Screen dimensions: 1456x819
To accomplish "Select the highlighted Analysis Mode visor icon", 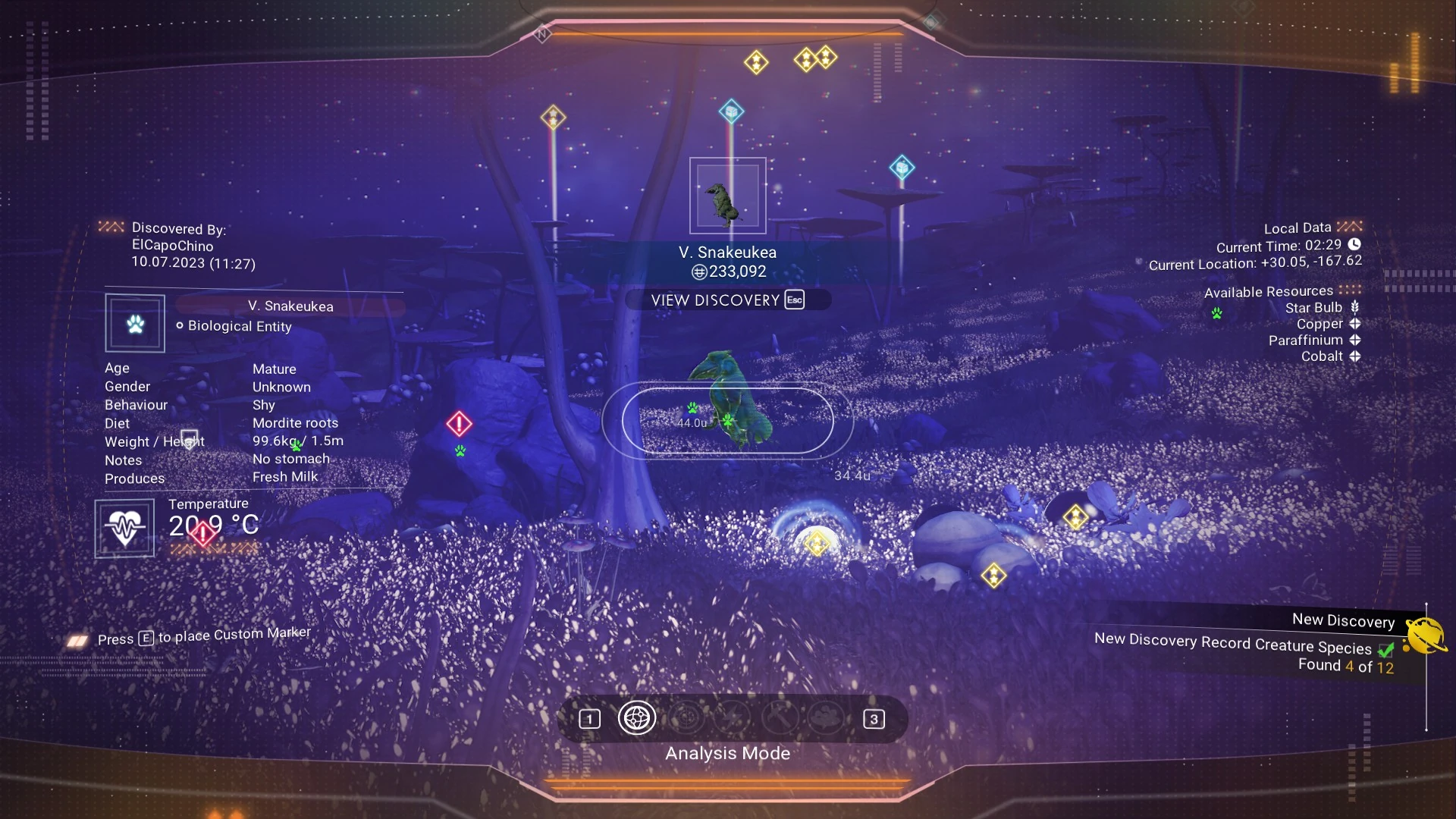I will point(637,717).
